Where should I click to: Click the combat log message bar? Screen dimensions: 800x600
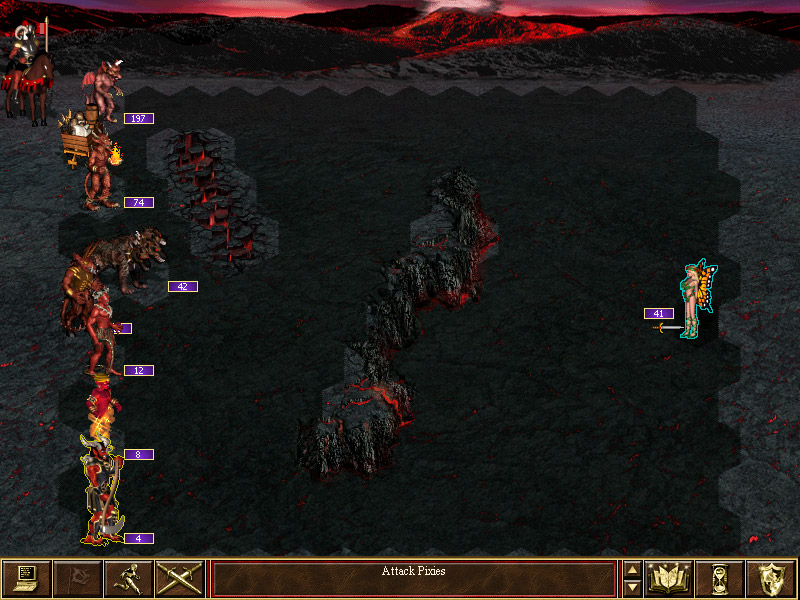pyautogui.click(x=413, y=578)
